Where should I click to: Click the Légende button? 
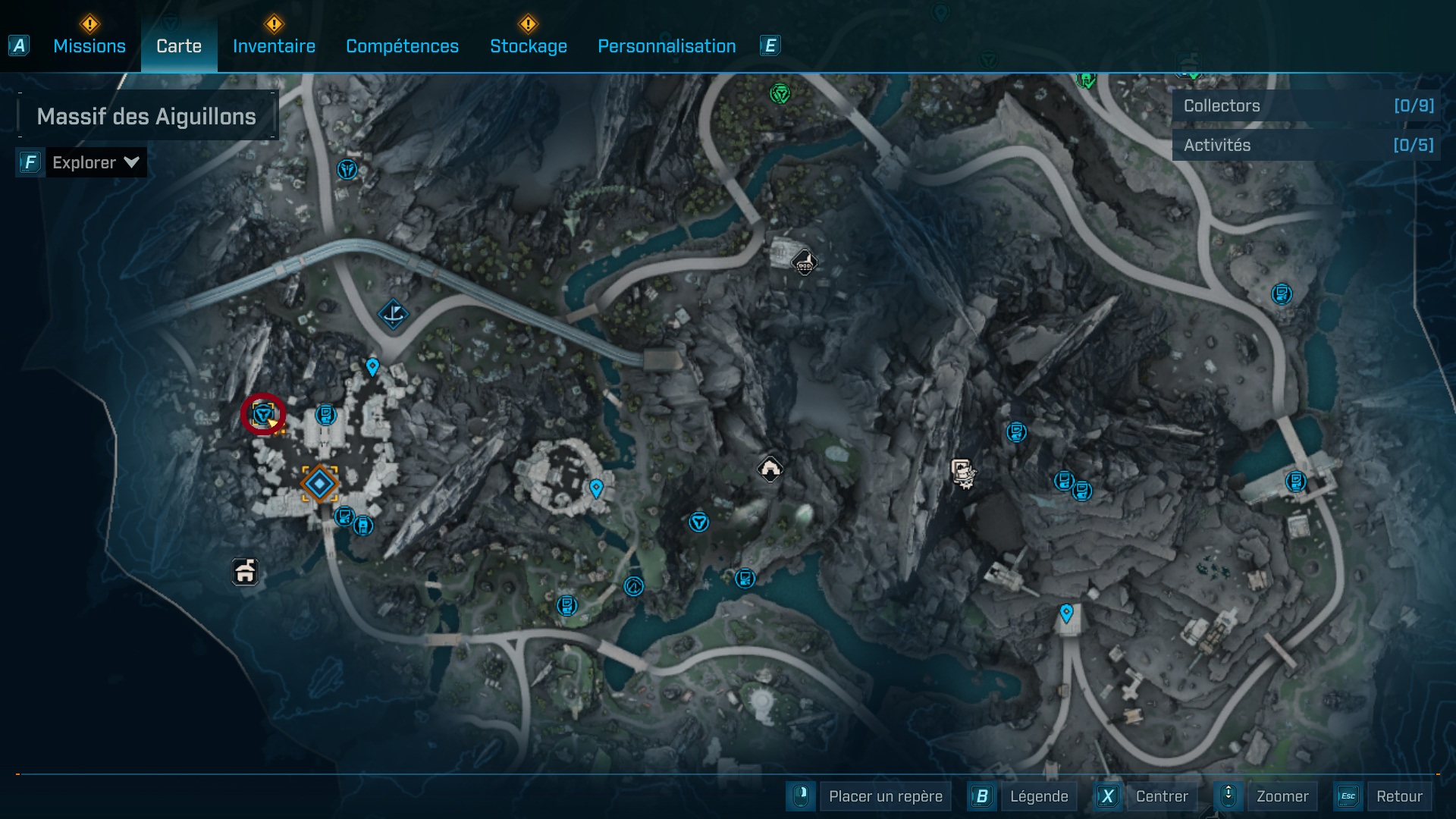(1038, 796)
